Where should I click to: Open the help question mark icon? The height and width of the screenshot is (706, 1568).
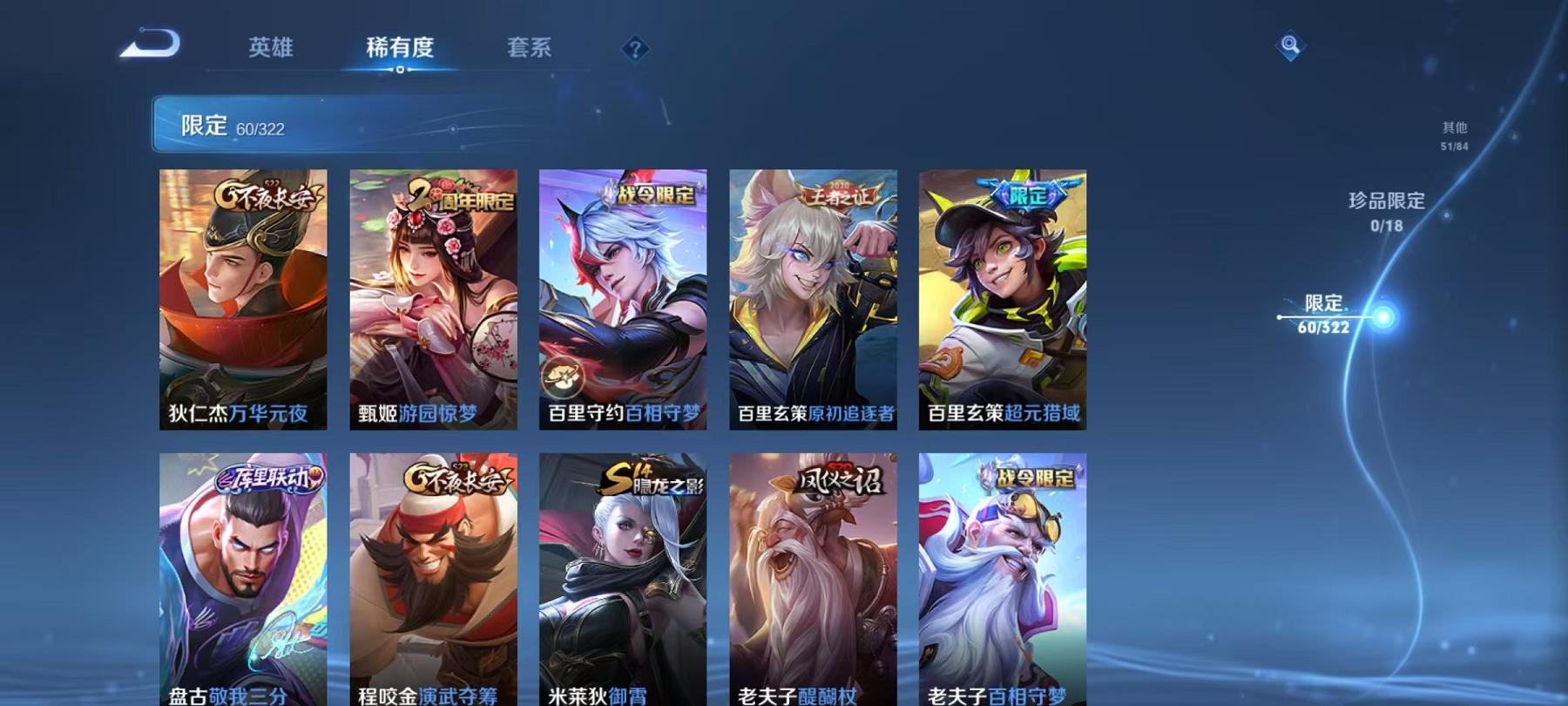click(x=635, y=50)
